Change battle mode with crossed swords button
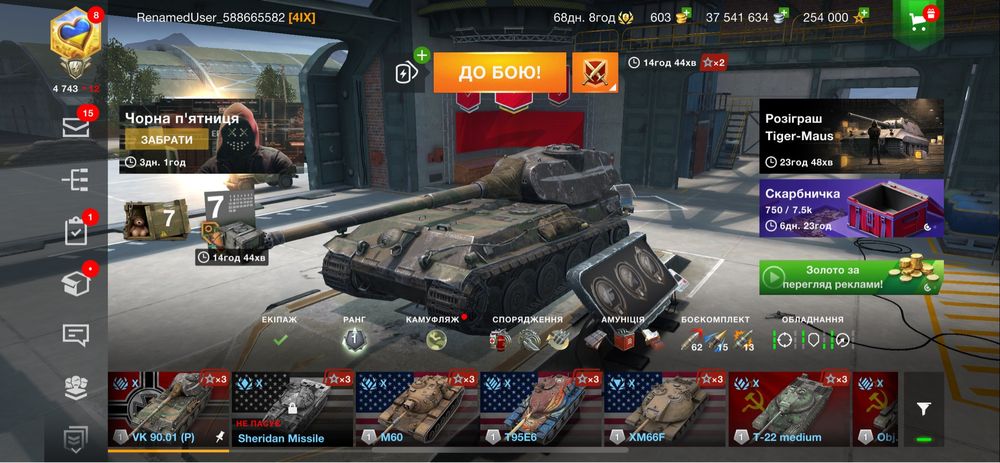The height and width of the screenshot is (463, 1000). pos(594,73)
